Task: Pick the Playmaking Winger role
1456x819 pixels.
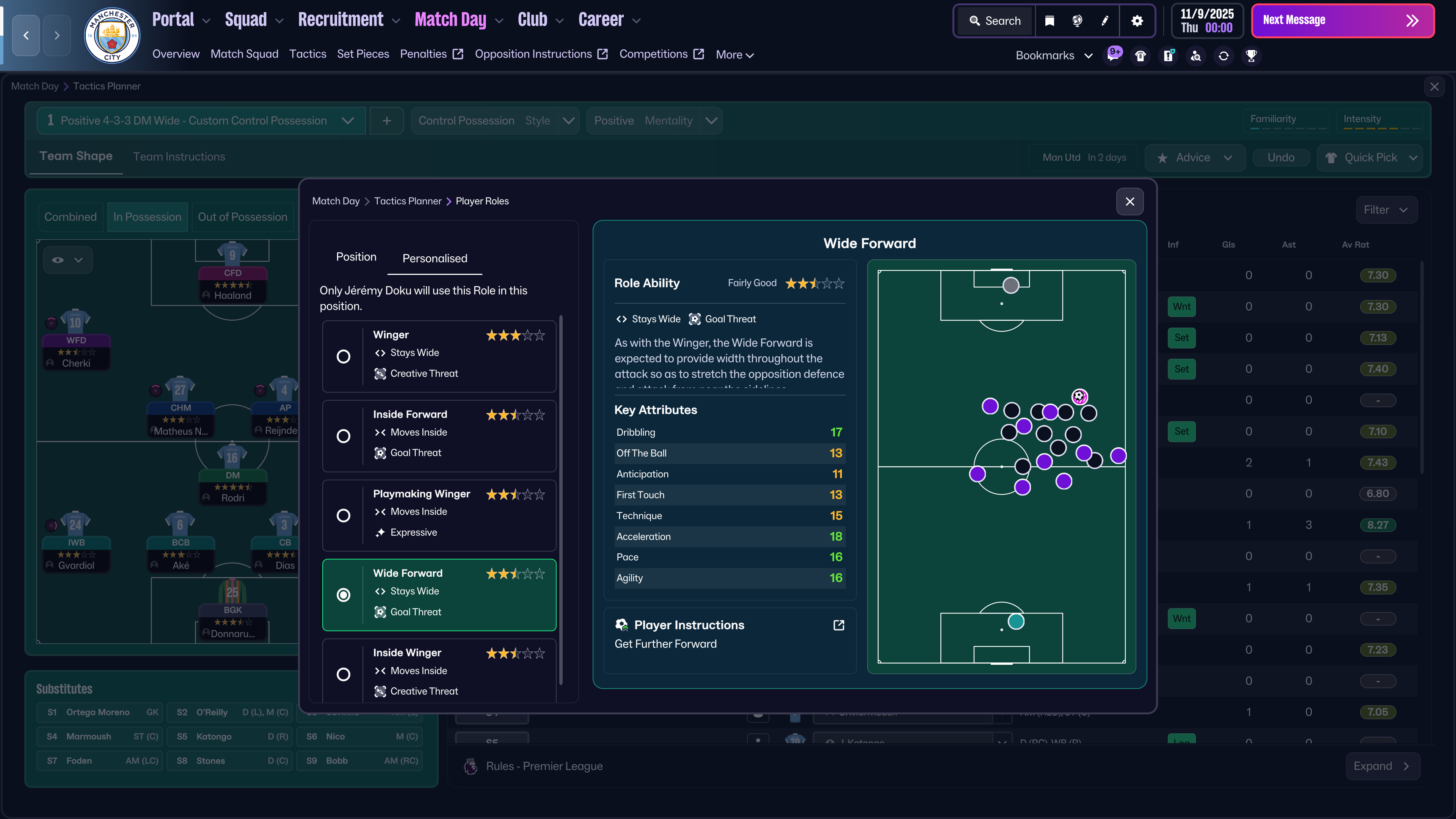Action: tap(343, 516)
